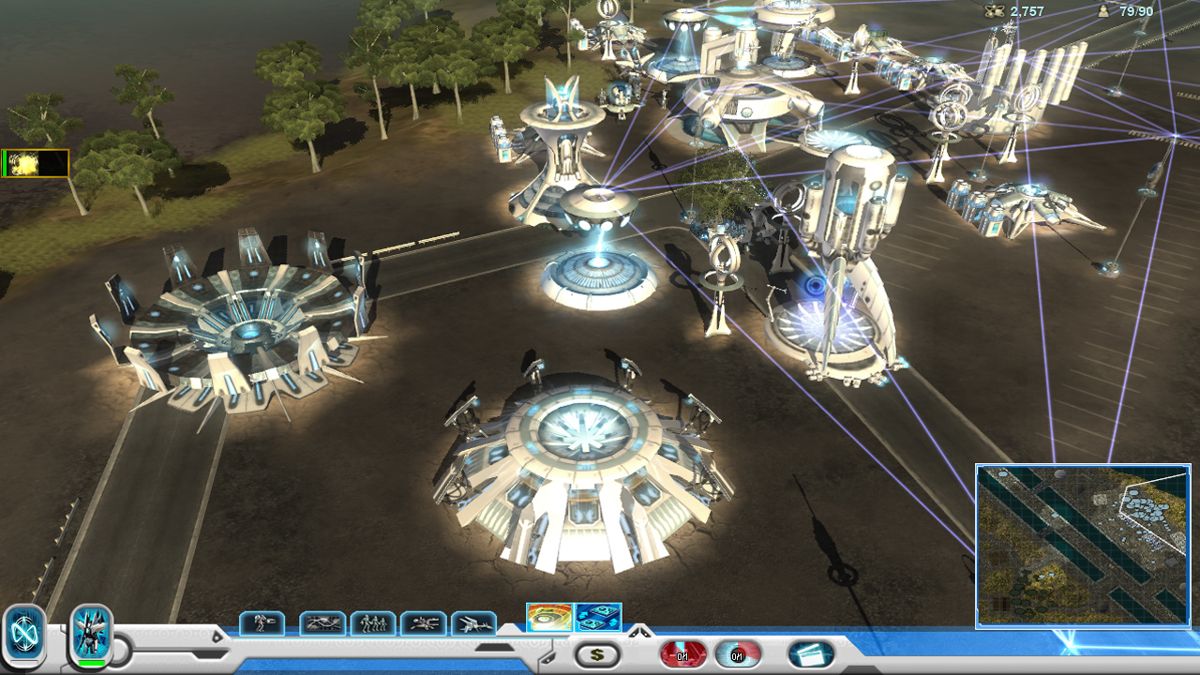The image size is (1200, 675).
Task: Click the dollar sign sell button
Action: (597, 655)
